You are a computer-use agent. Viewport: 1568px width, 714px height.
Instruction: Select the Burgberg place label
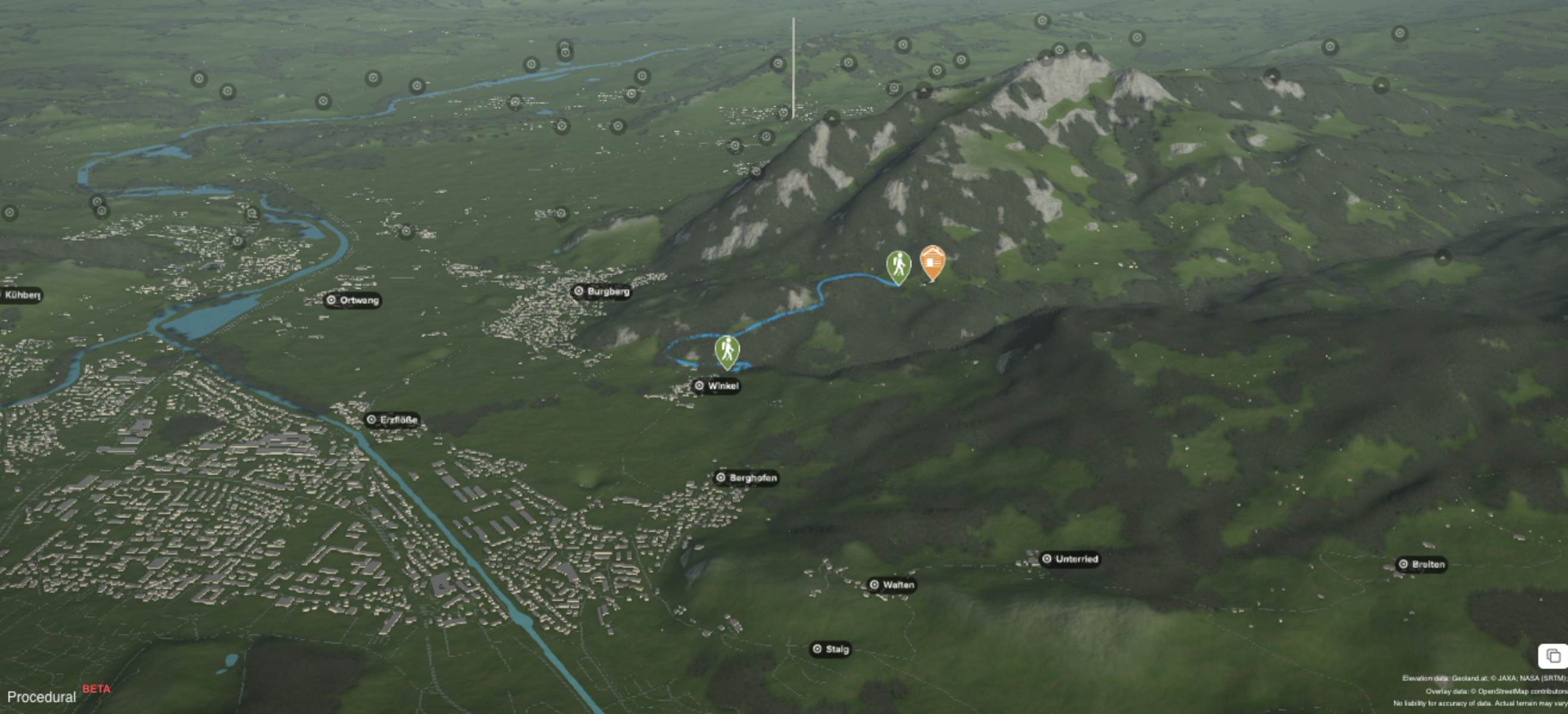pyautogui.click(x=601, y=292)
